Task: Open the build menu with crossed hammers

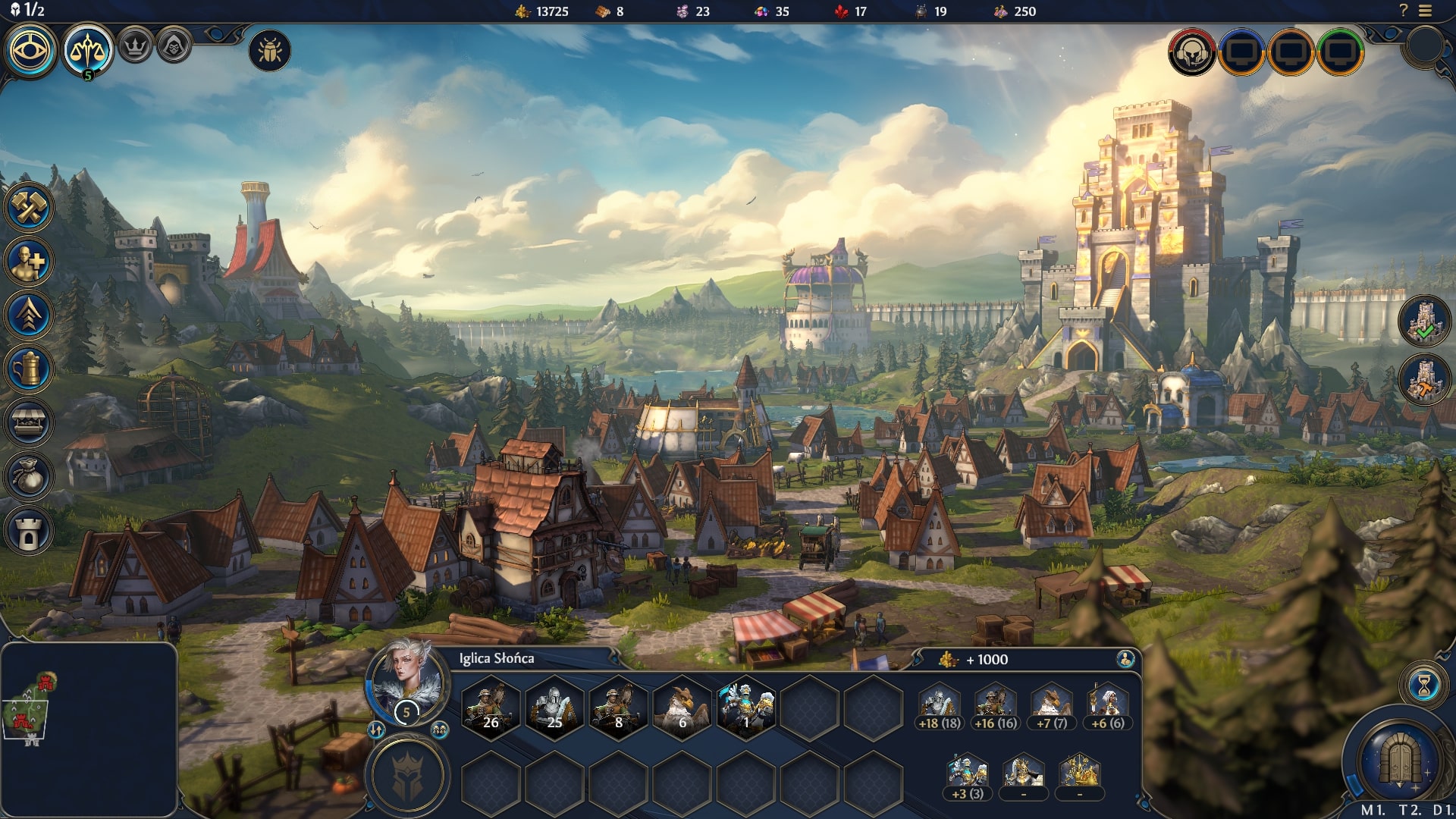Action: [29, 207]
